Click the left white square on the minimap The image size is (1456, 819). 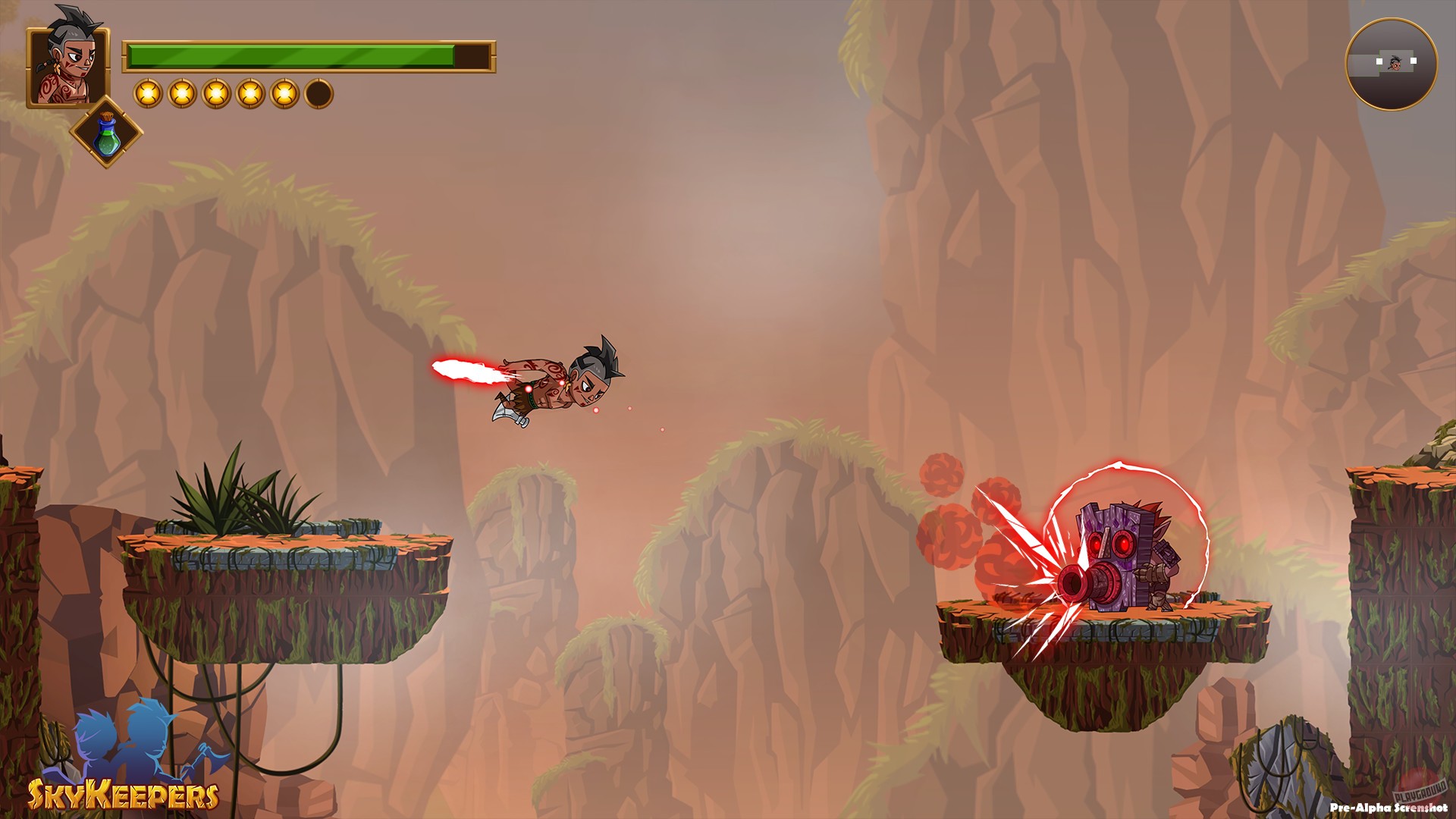1379,61
